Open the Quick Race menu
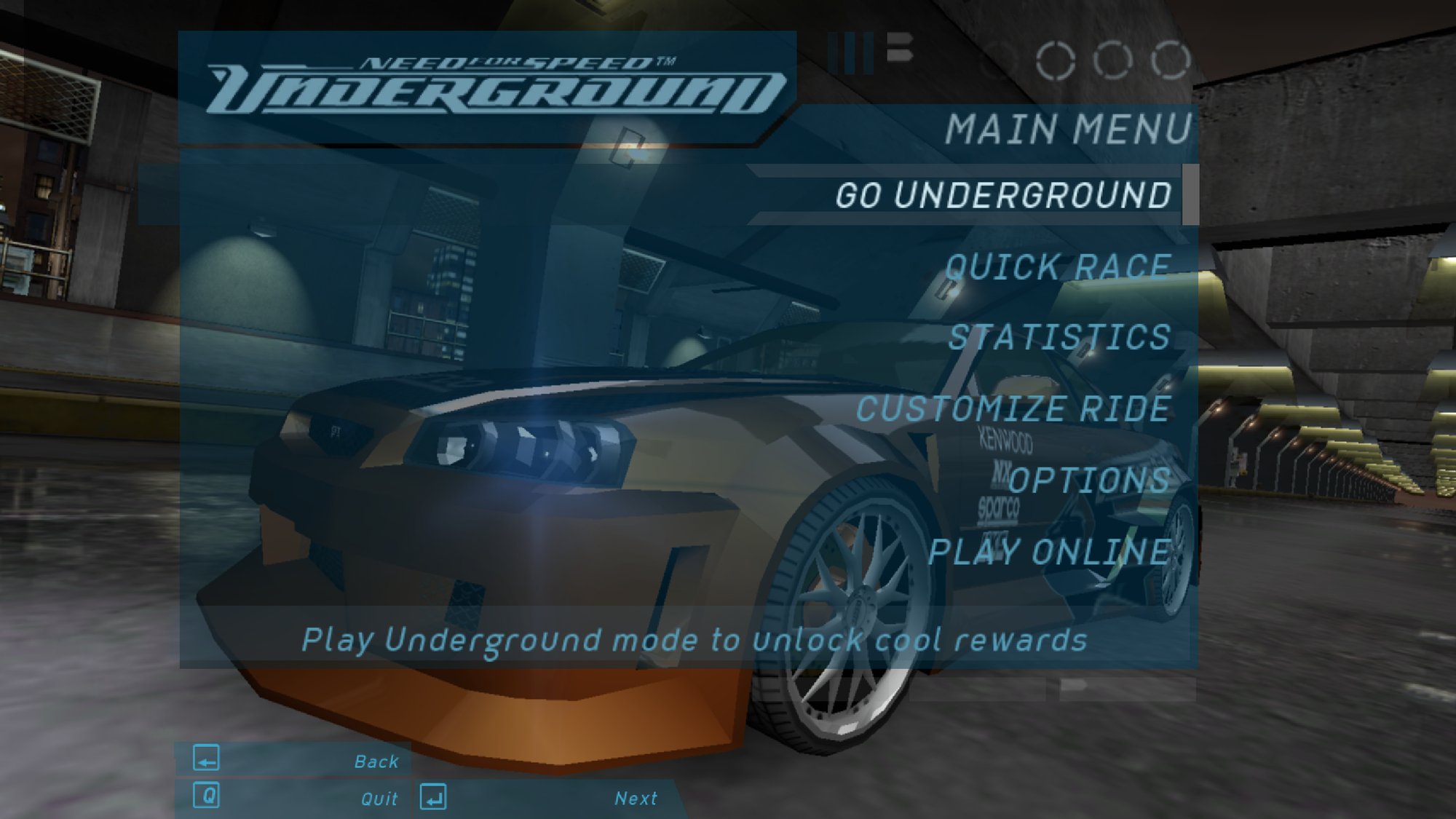The width and height of the screenshot is (1456, 819). pyautogui.click(x=1057, y=266)
